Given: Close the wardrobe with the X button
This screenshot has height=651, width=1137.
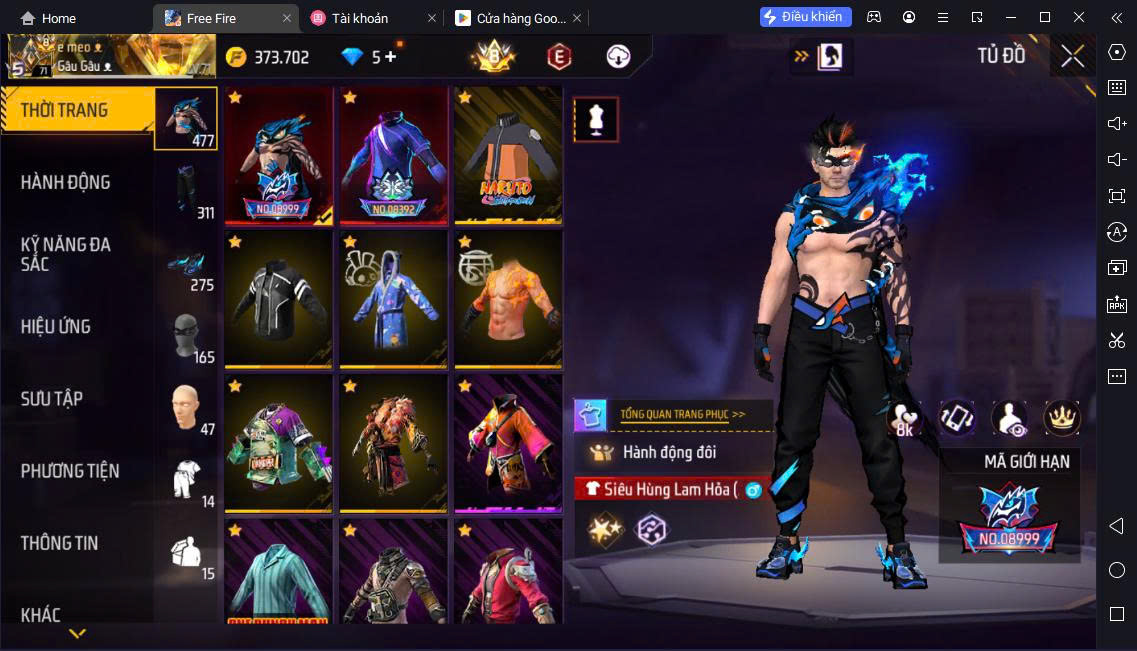Looking at the screenshot, I should click(x=1072, y=56).
